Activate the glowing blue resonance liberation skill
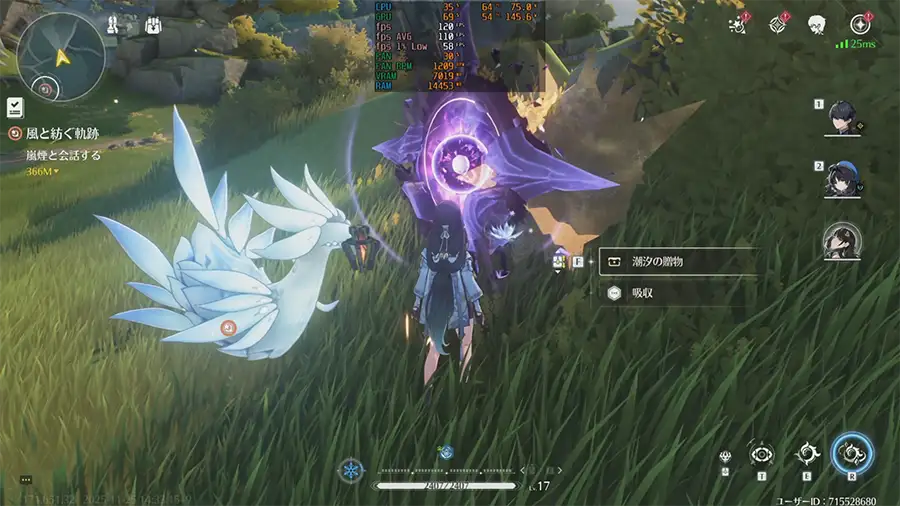 pos(852,453)
